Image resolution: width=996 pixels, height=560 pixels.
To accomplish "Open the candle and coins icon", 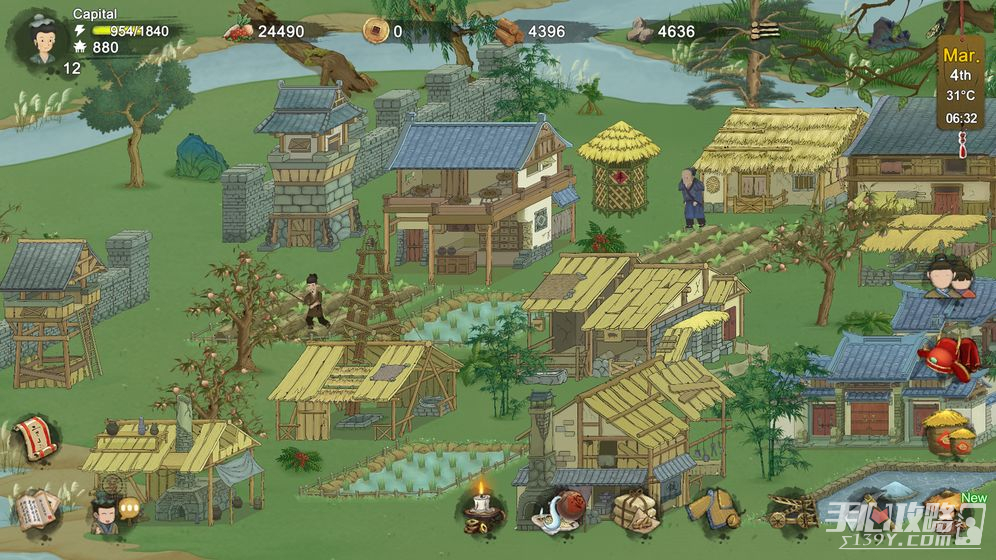I will 481,507.
